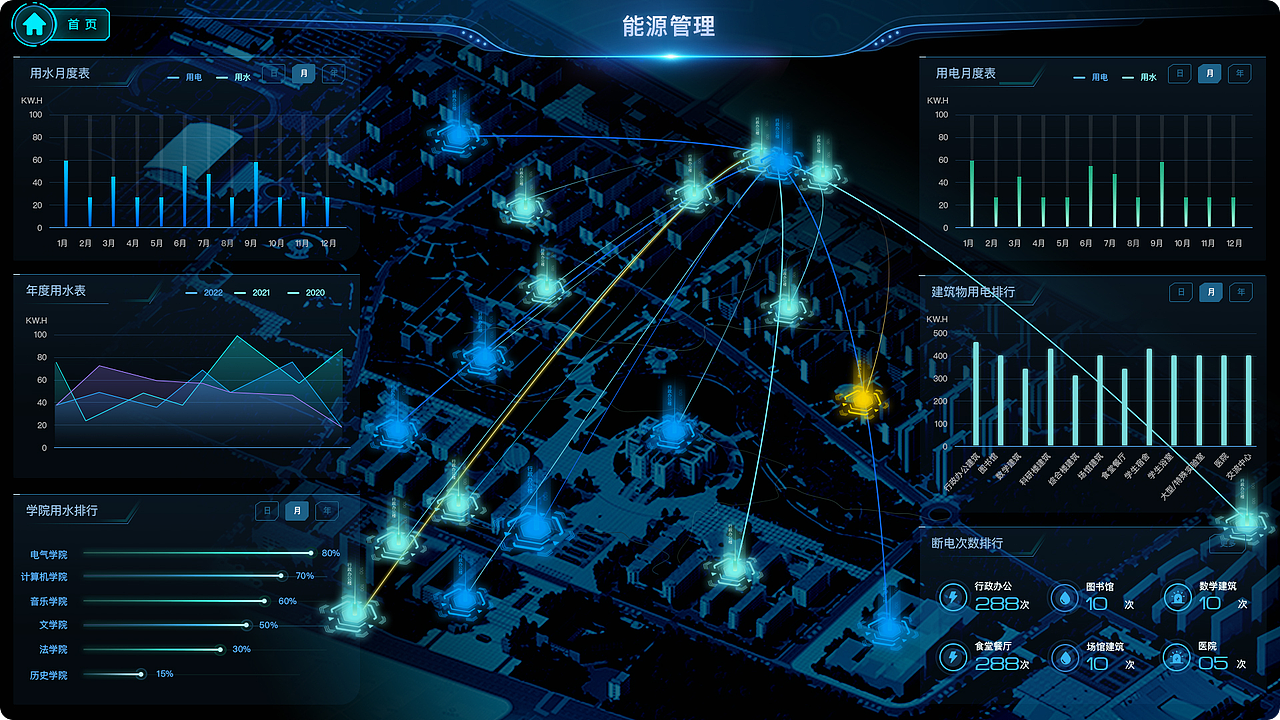The height and width of the screenshot is (720, 1280).
Task: Click the home icon in the top left corner
Action: [35, 24]
